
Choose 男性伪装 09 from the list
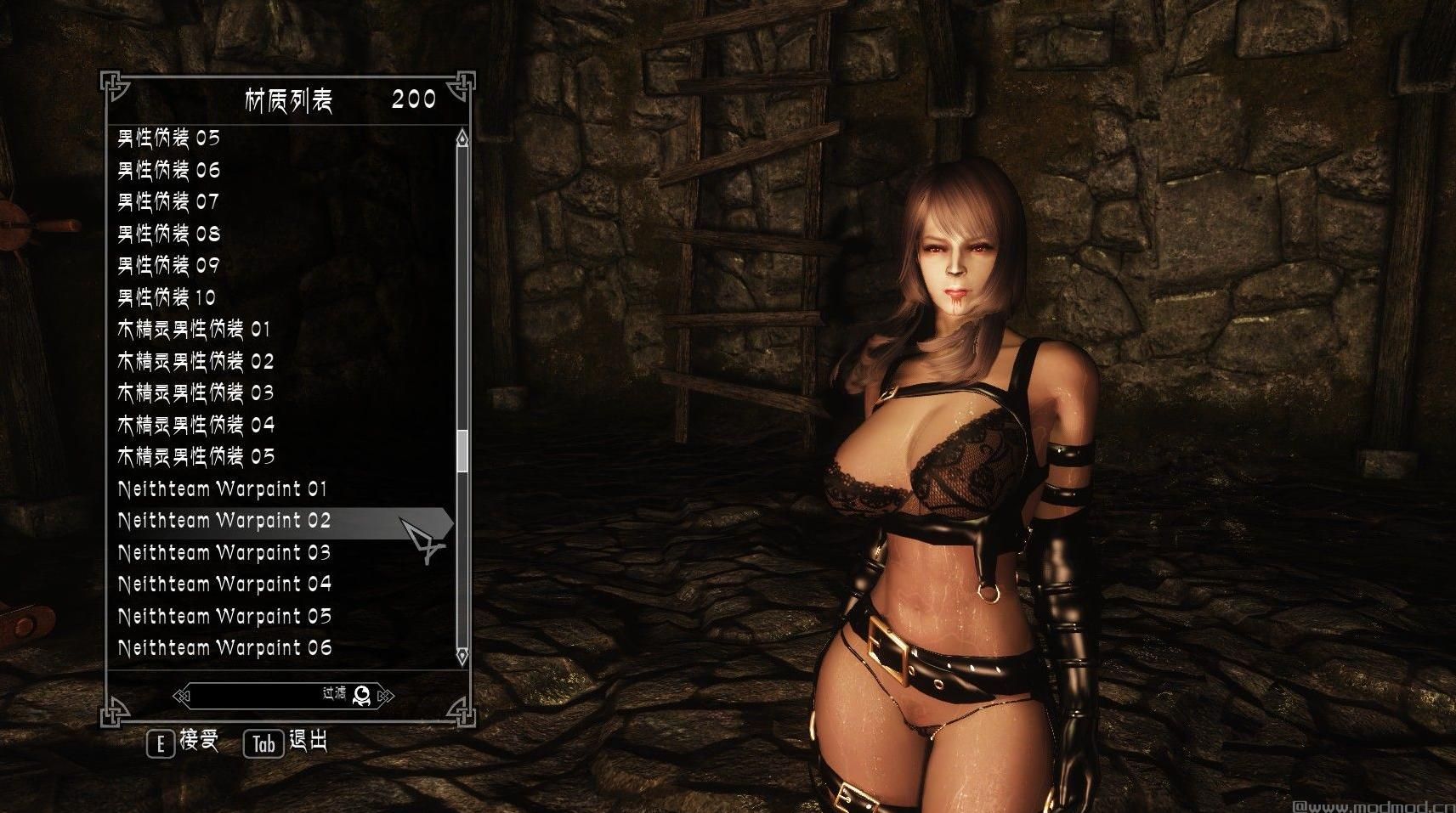click(x=169, y=266)
